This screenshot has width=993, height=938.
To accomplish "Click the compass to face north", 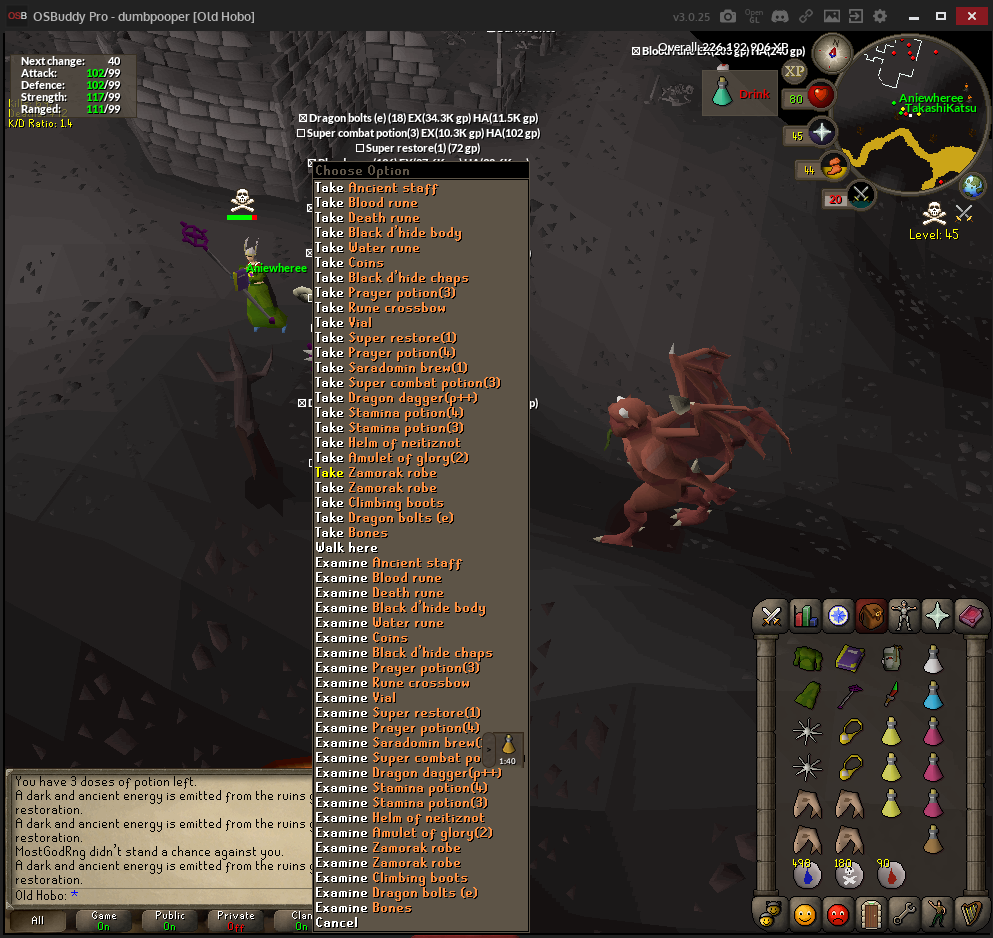I will coord(832,53).
